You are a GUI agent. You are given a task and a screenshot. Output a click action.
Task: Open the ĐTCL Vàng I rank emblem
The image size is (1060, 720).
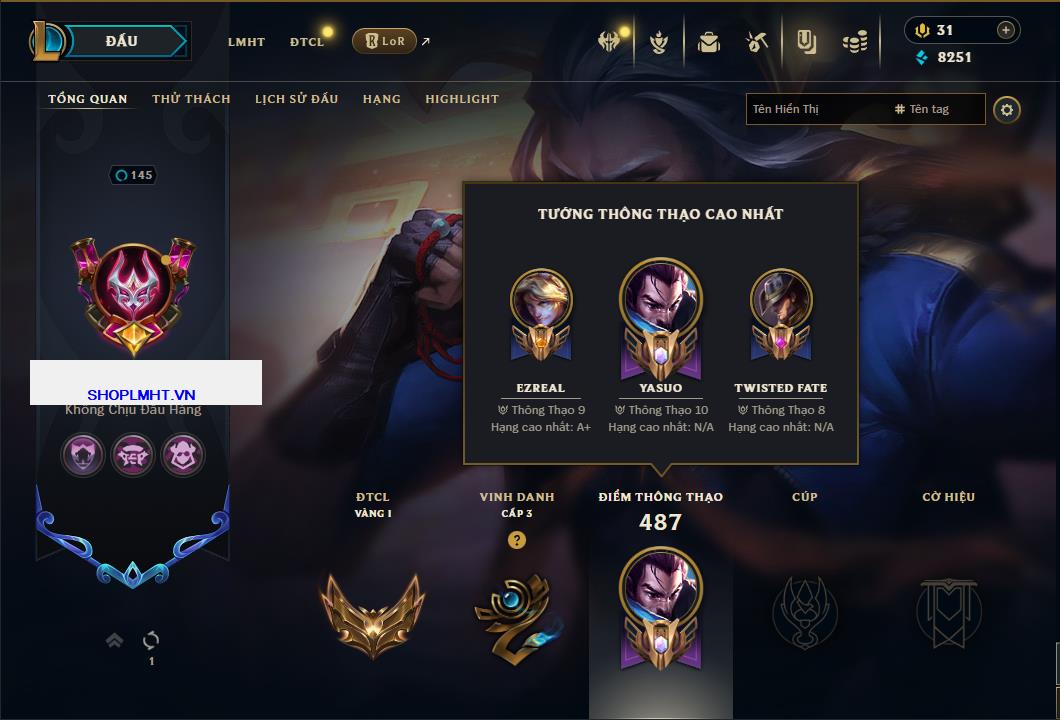372,610
